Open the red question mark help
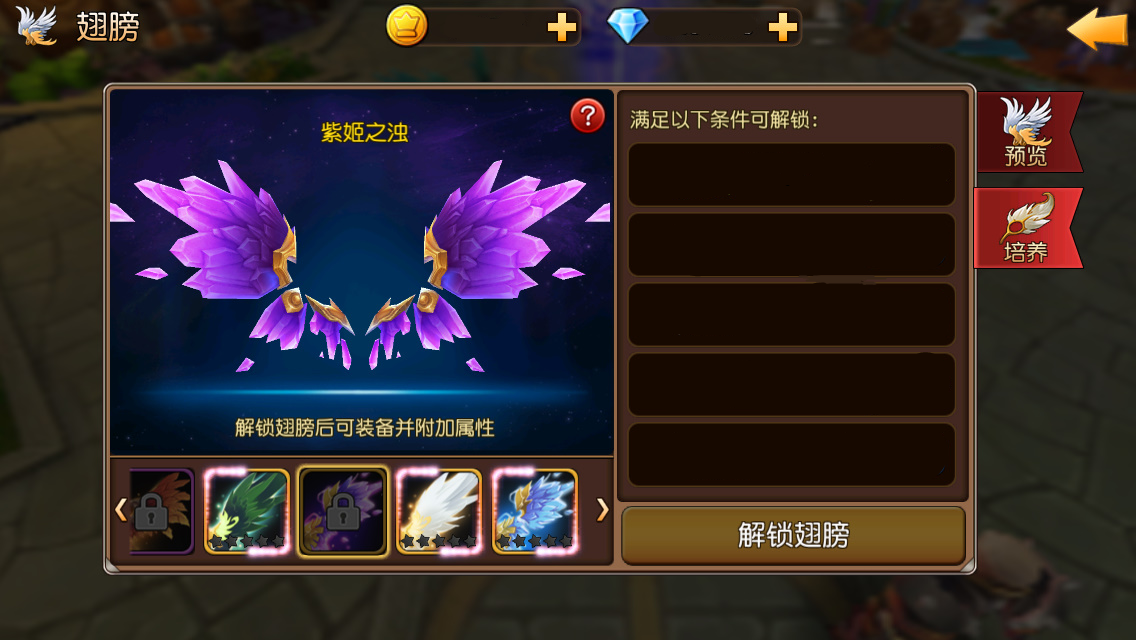Viewport: 1136px width, 640px height. click(x=587, y=116)
